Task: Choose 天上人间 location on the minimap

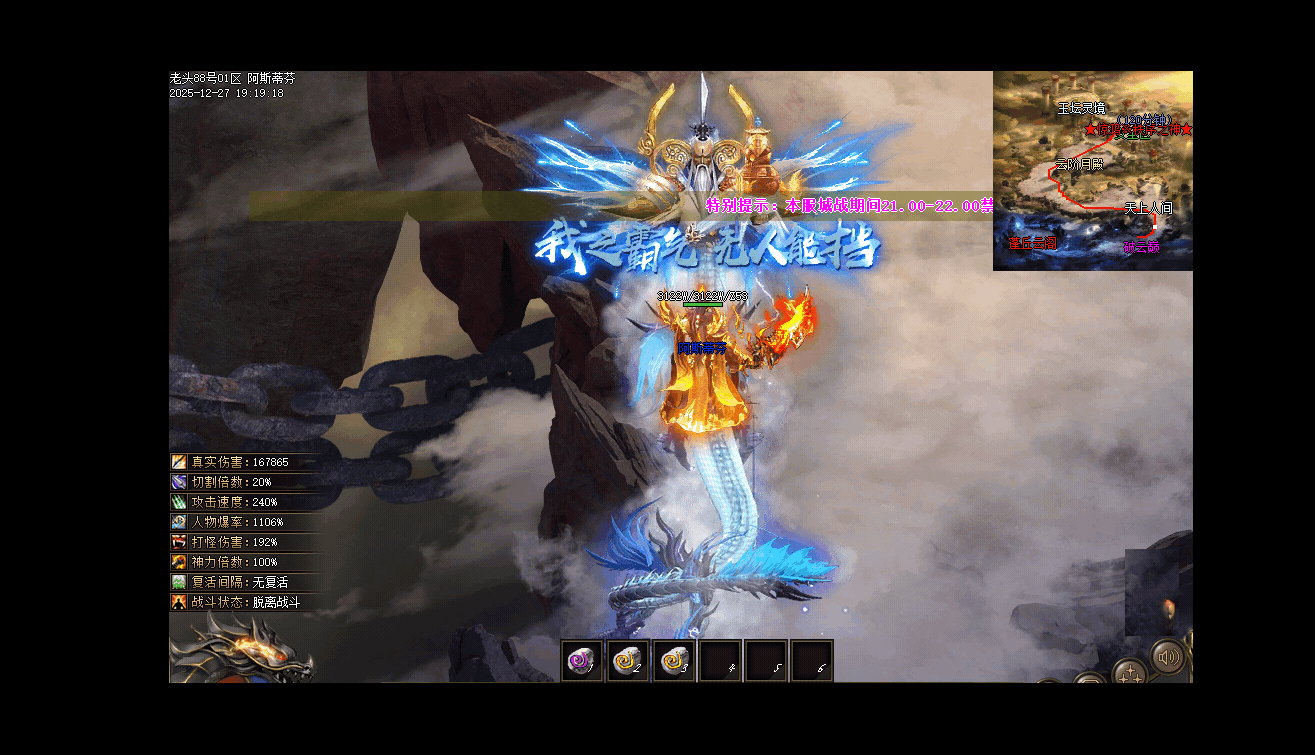Action: pos(1147,208)
